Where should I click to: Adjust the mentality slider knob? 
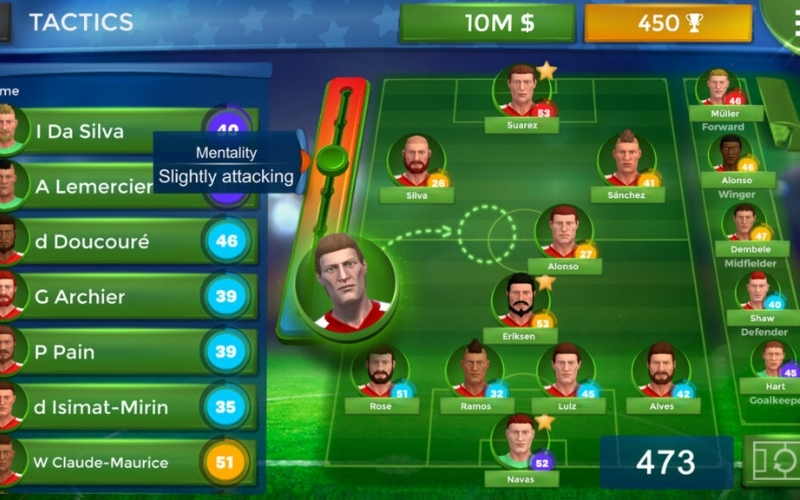click(332, 159)
